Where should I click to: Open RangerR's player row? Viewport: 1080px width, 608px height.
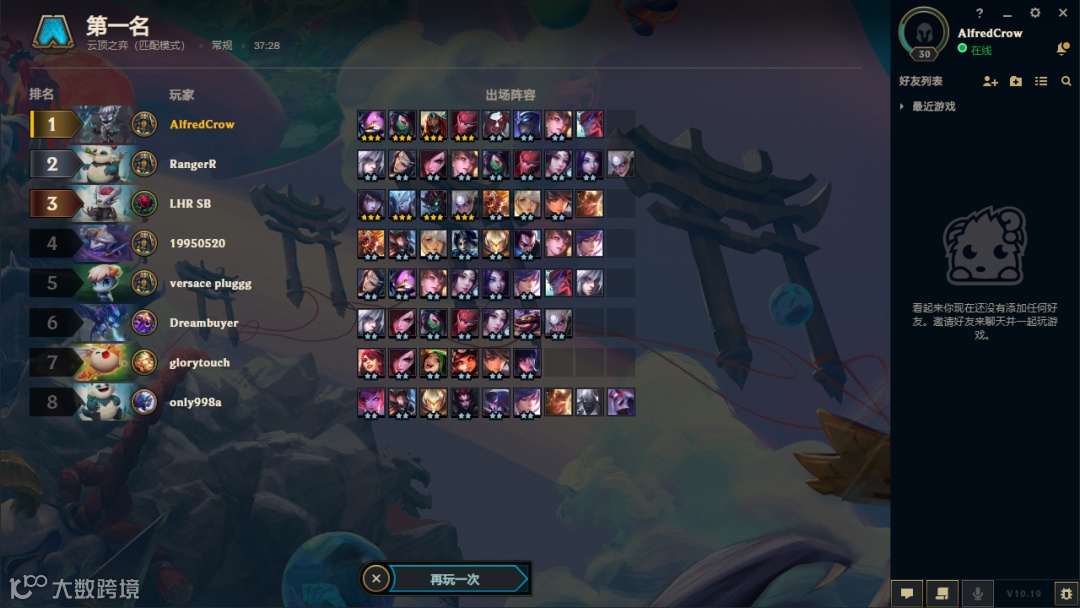(193, 164)
